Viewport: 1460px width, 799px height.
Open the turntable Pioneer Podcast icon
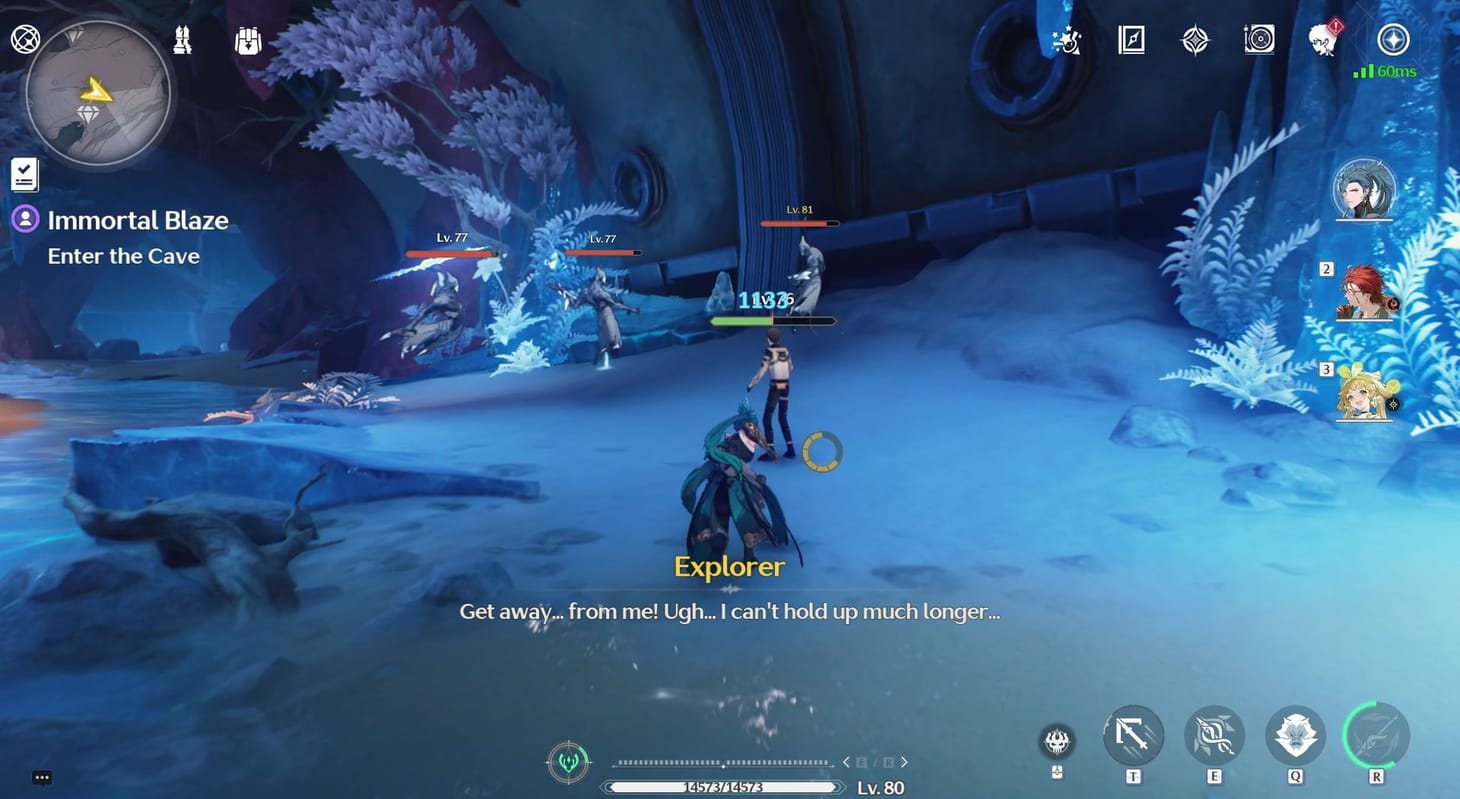click(x=1258, y=40)
